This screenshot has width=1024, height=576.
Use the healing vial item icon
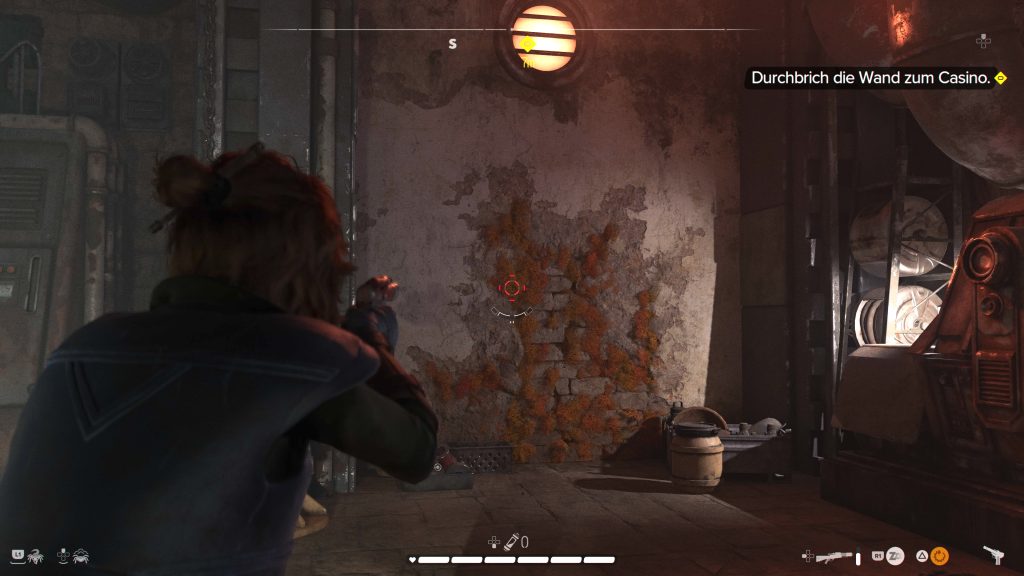point(509,542)
